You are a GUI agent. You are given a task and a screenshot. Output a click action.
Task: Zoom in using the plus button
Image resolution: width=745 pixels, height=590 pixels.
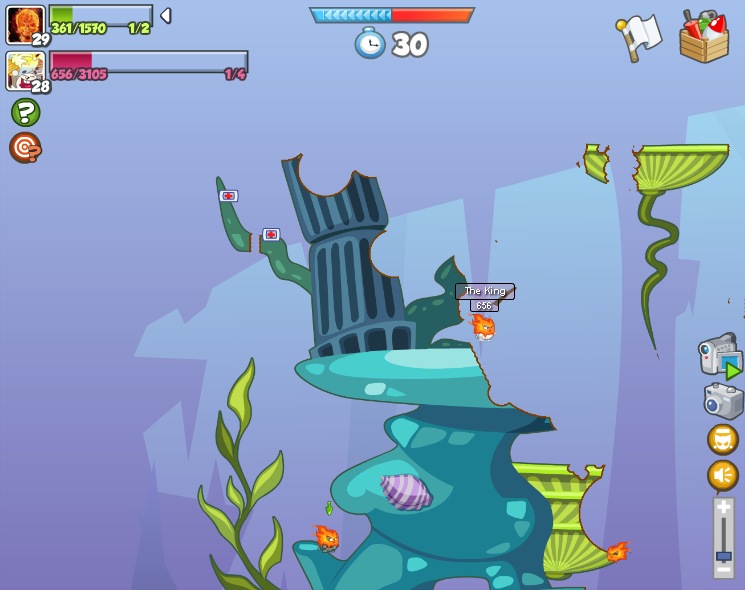(723, 507)
